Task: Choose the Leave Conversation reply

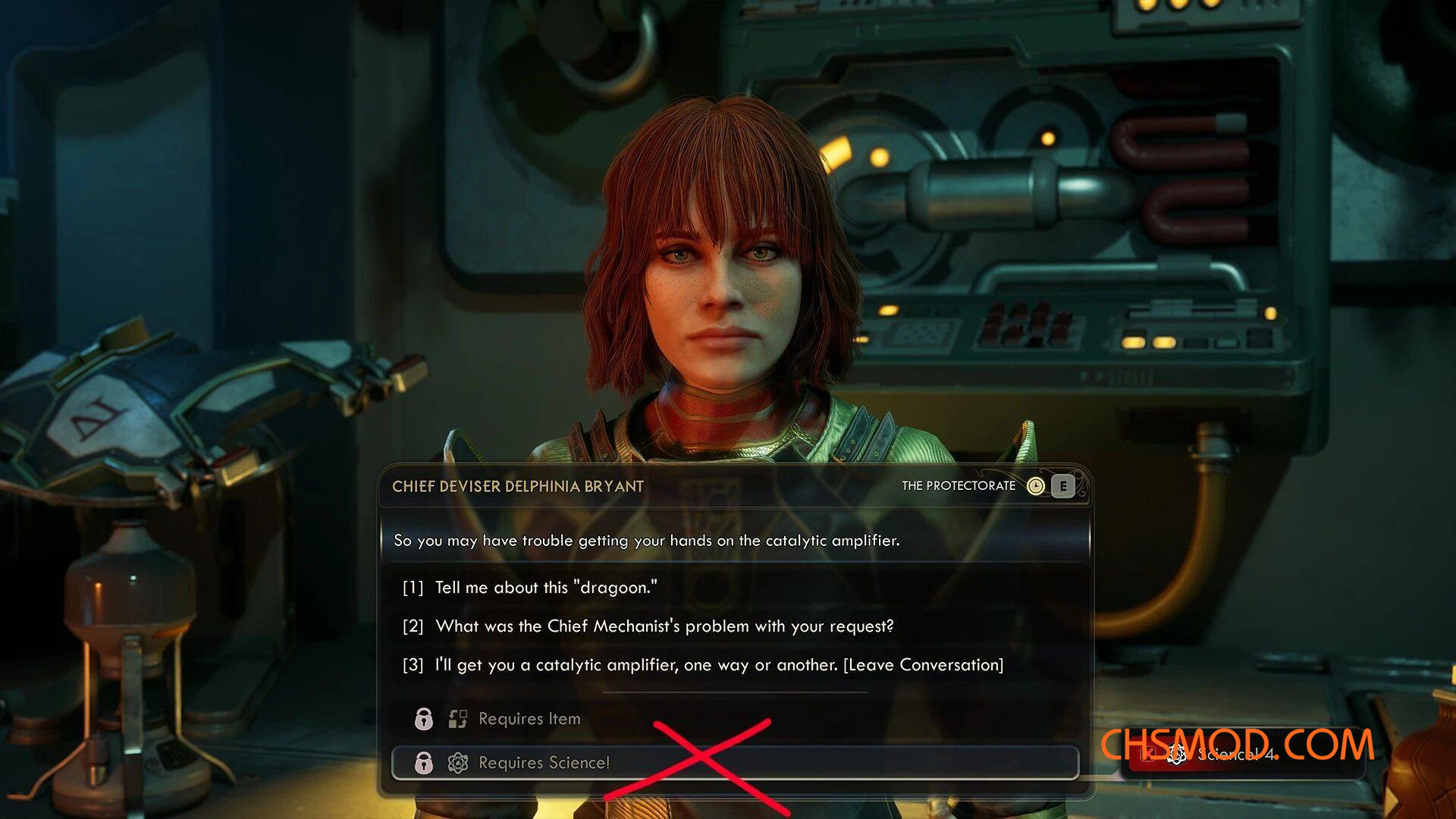Action: [718, 665]
